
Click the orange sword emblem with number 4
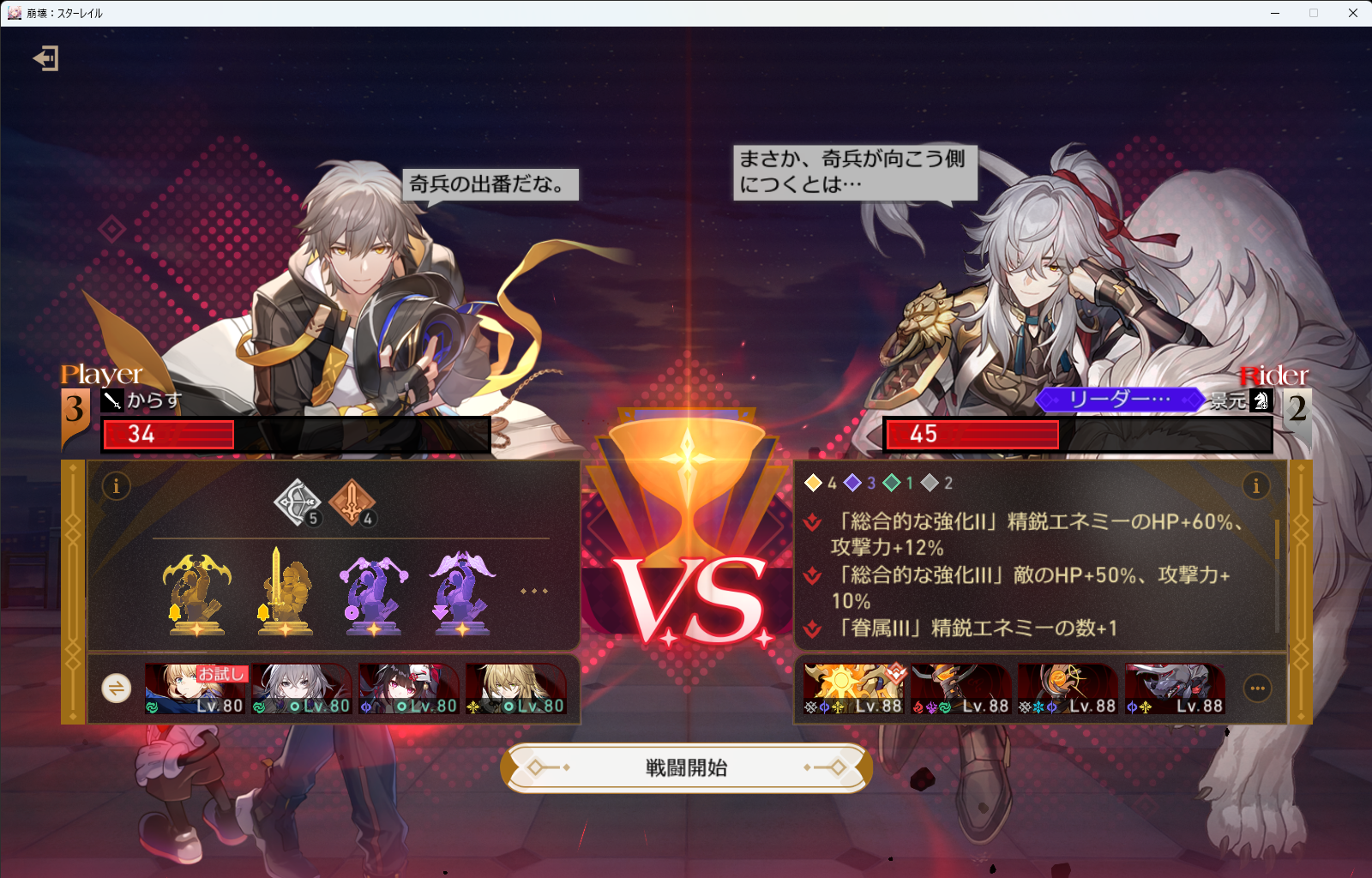pyautogui.click(x=352, y=502)
